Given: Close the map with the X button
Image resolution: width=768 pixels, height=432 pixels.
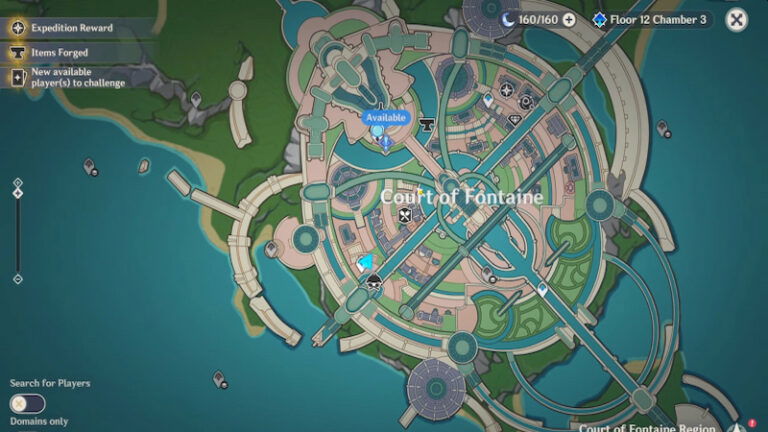Looking at the screenshot, I should [736, 19].
